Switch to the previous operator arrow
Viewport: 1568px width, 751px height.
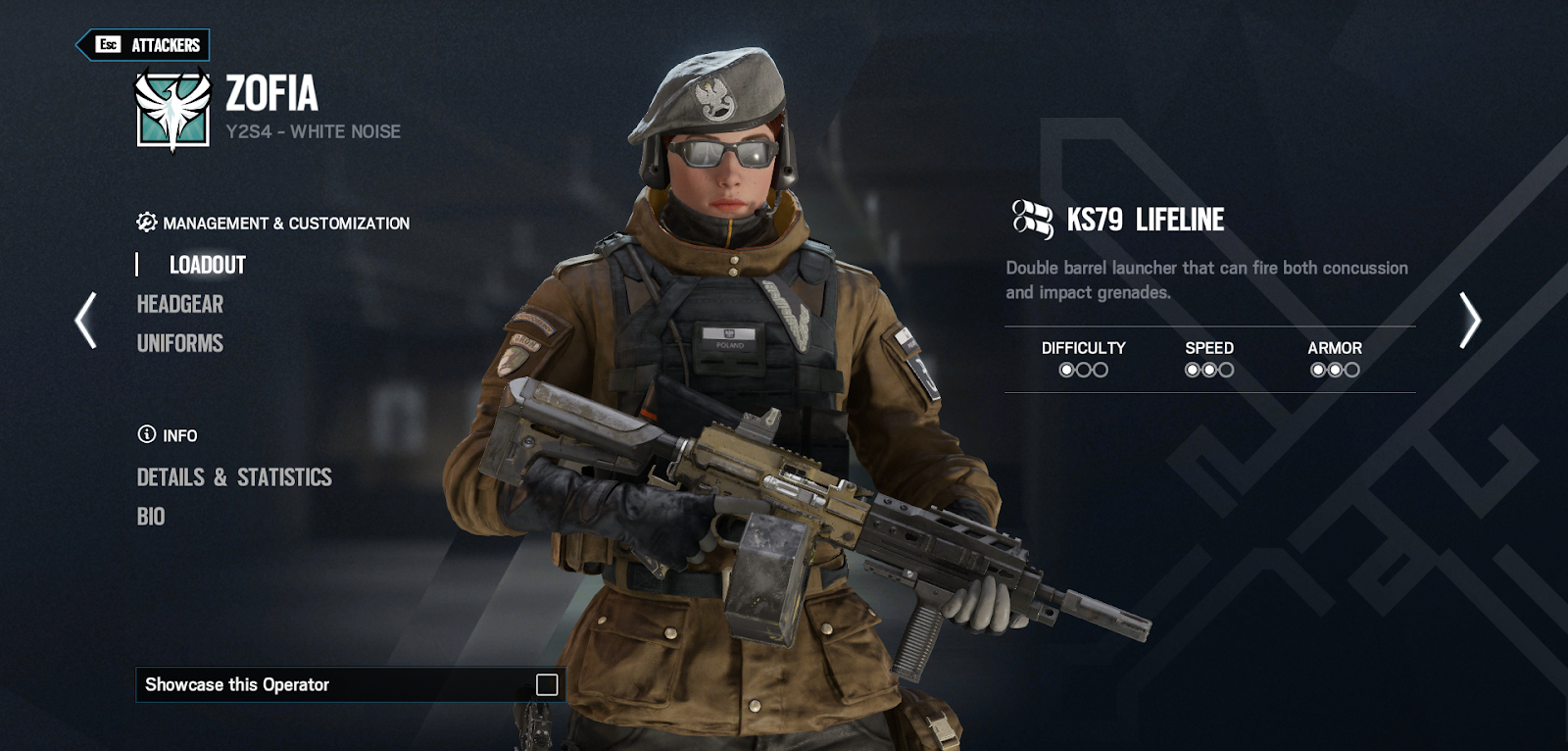86,321
